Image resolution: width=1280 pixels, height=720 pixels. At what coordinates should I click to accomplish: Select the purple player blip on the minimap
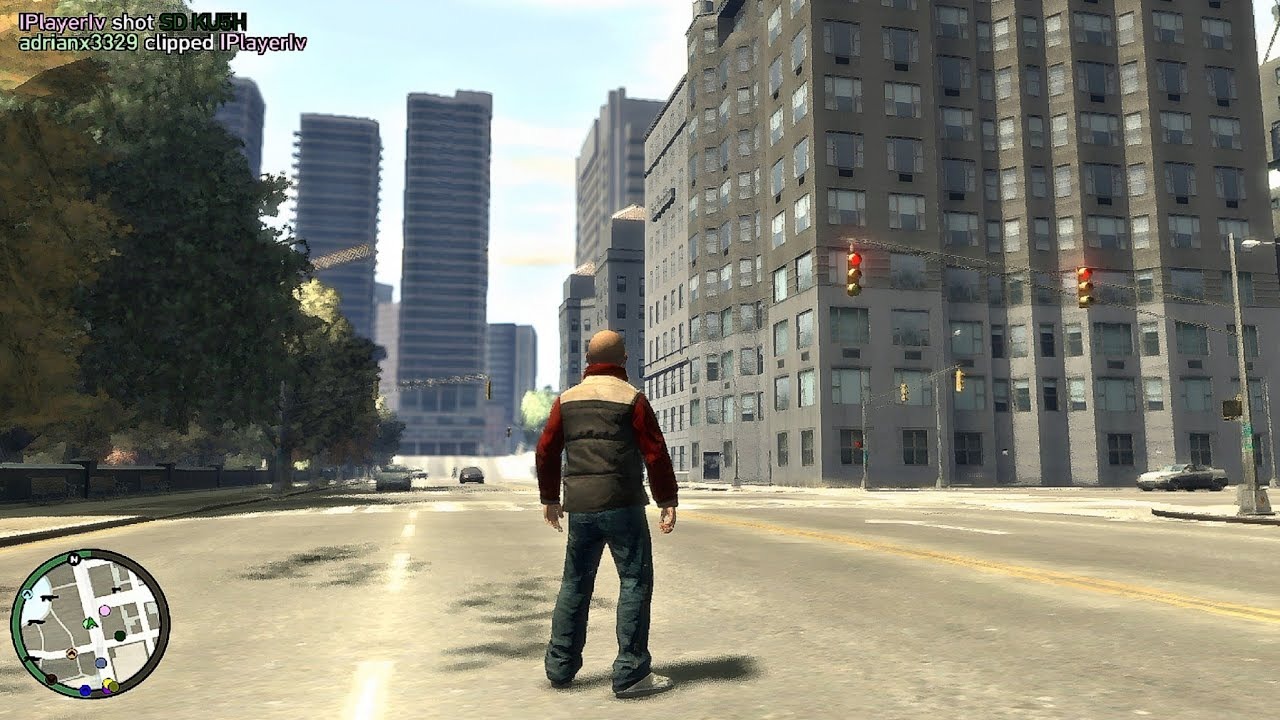tap(107, 690)
